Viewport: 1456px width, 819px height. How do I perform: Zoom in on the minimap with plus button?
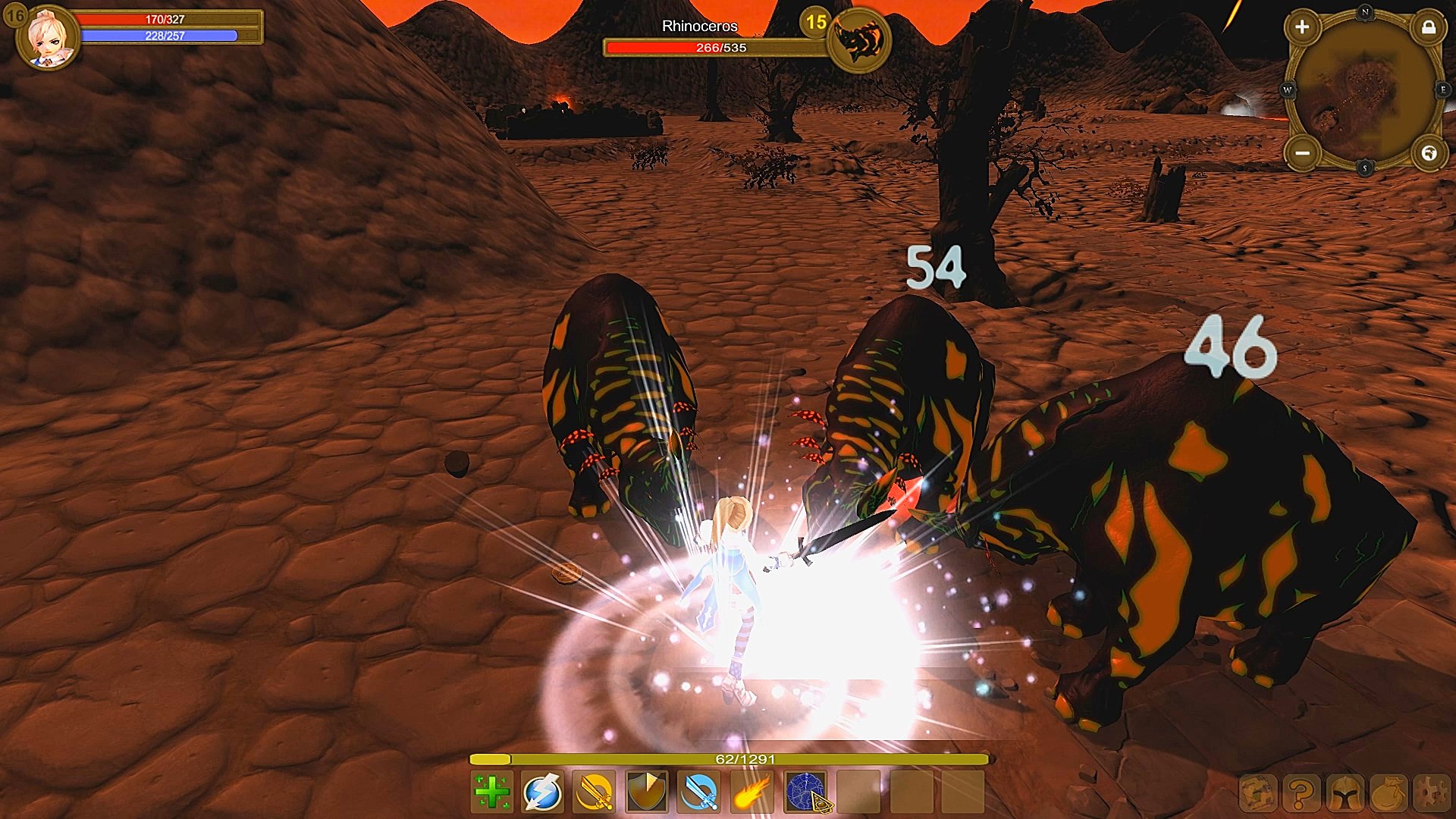coord(1302,27)
